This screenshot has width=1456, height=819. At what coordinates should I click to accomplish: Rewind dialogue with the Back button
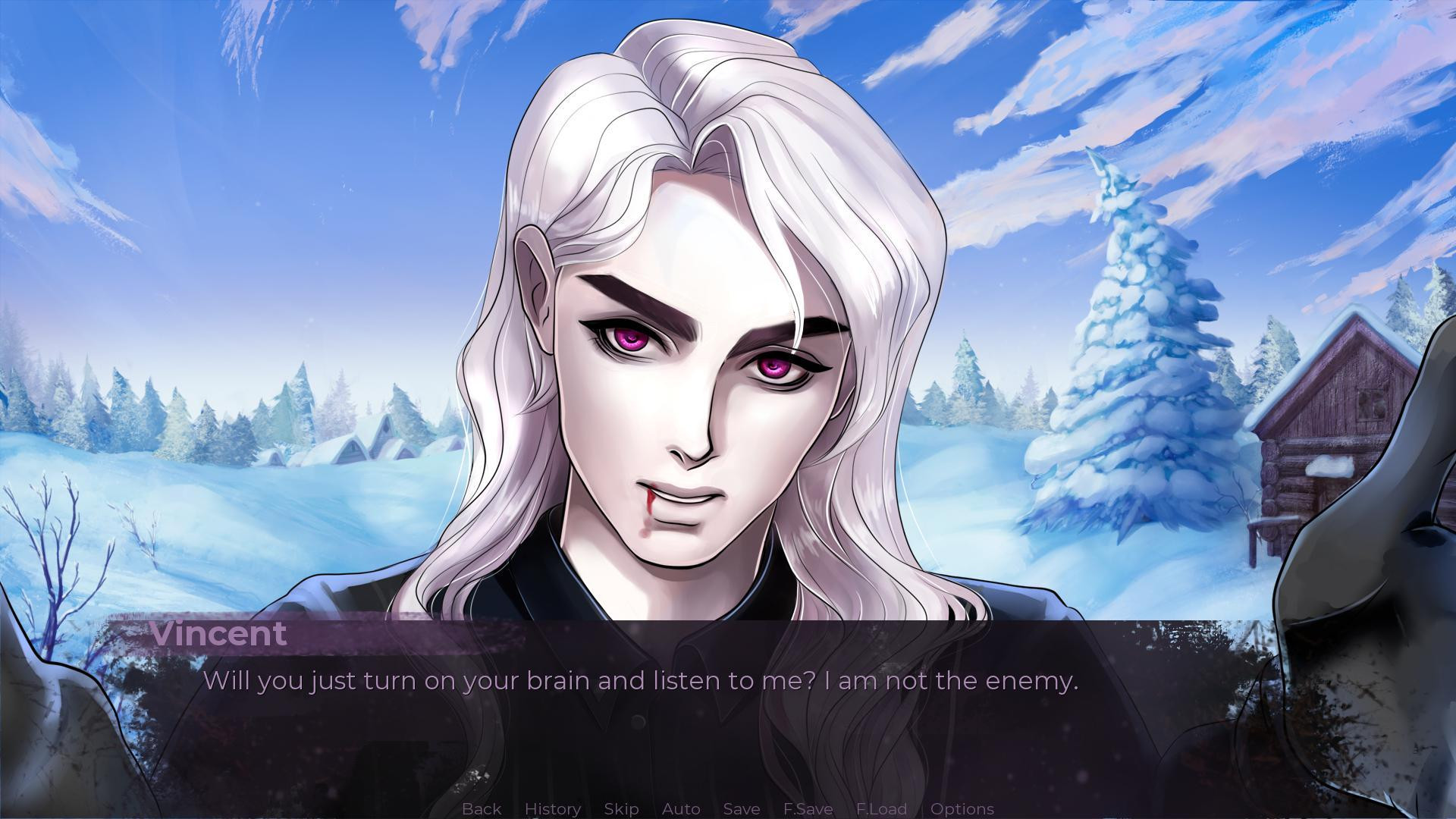481,808
